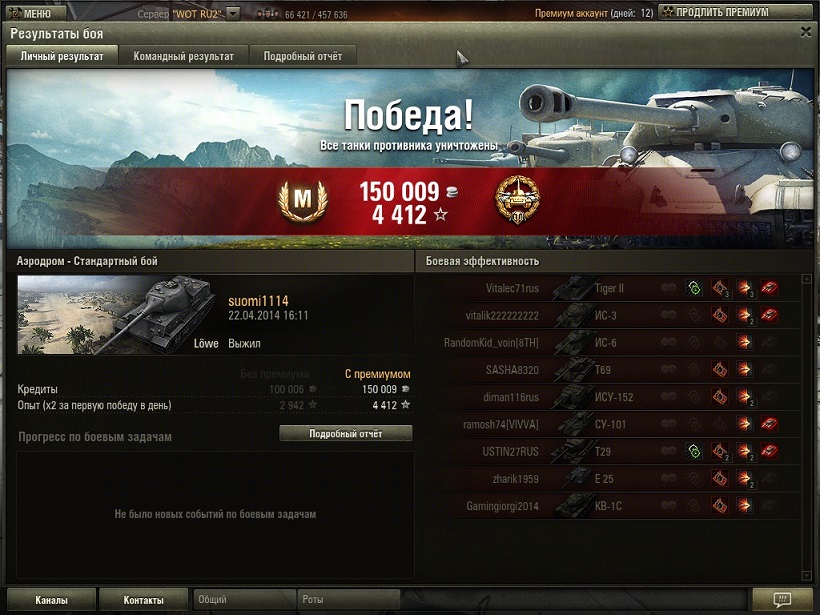Screen dimensions: 820x615
Task: Open the Контакты contacts button
Action: (x=144, y=600)
